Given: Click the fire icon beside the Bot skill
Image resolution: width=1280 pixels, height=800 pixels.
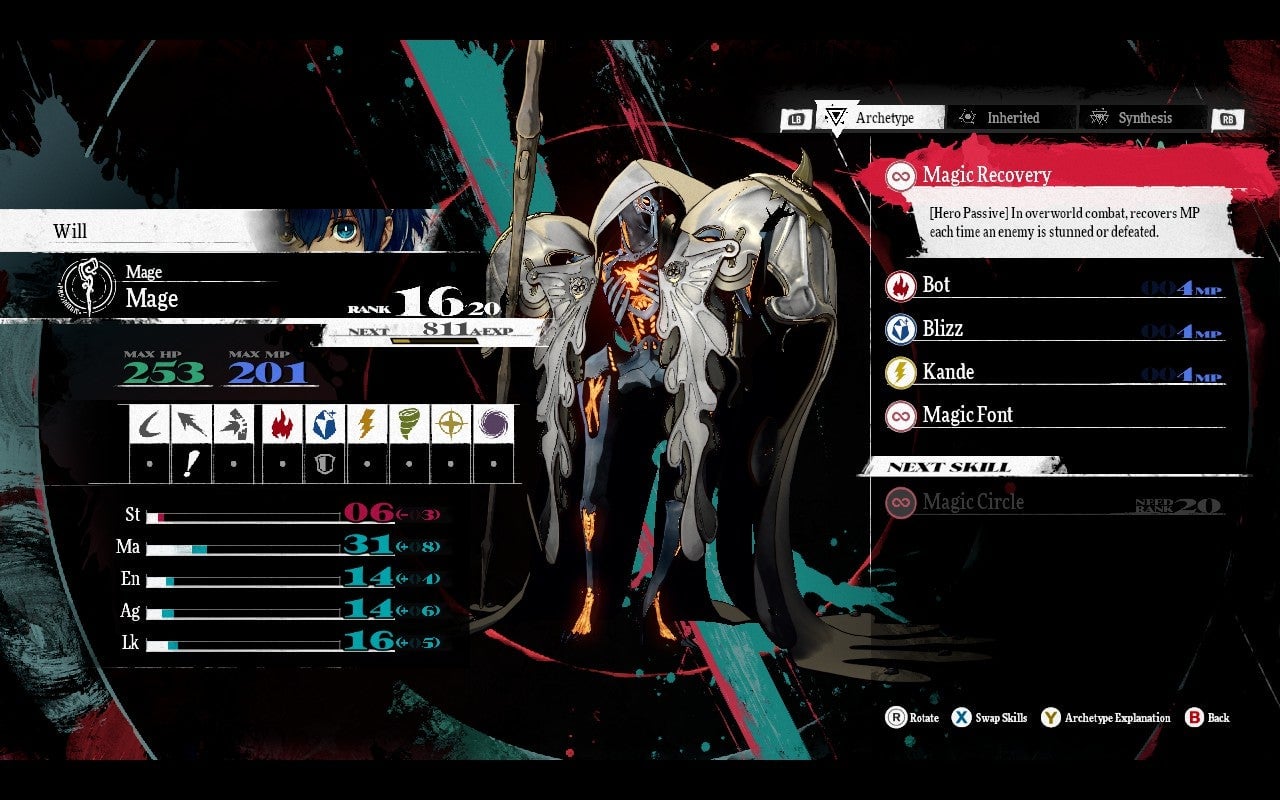Looking at the screenshot, I should pyautogui.click(x=902, y=285).
